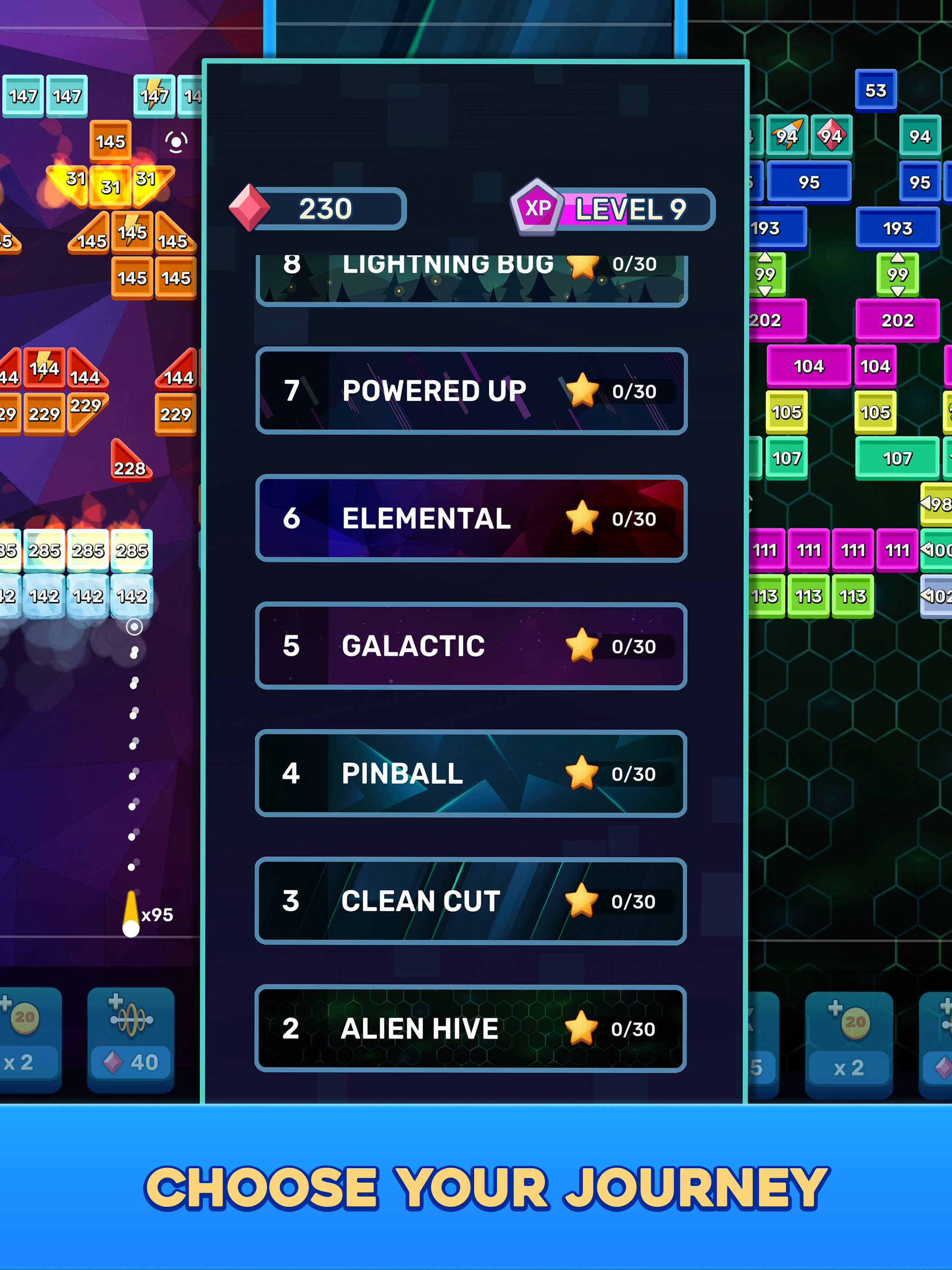Tap the 0/30 star progress on Clean Cut
Viewport: 952px width, 1270px height.
633,901
